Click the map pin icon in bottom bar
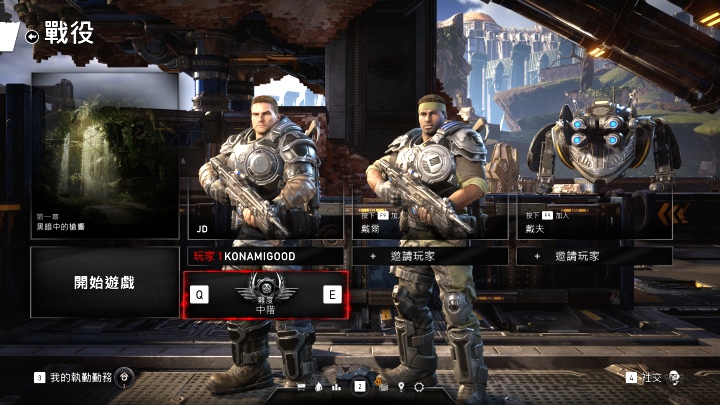Viewport: 720px width, 405px height. tap(400, 386)
